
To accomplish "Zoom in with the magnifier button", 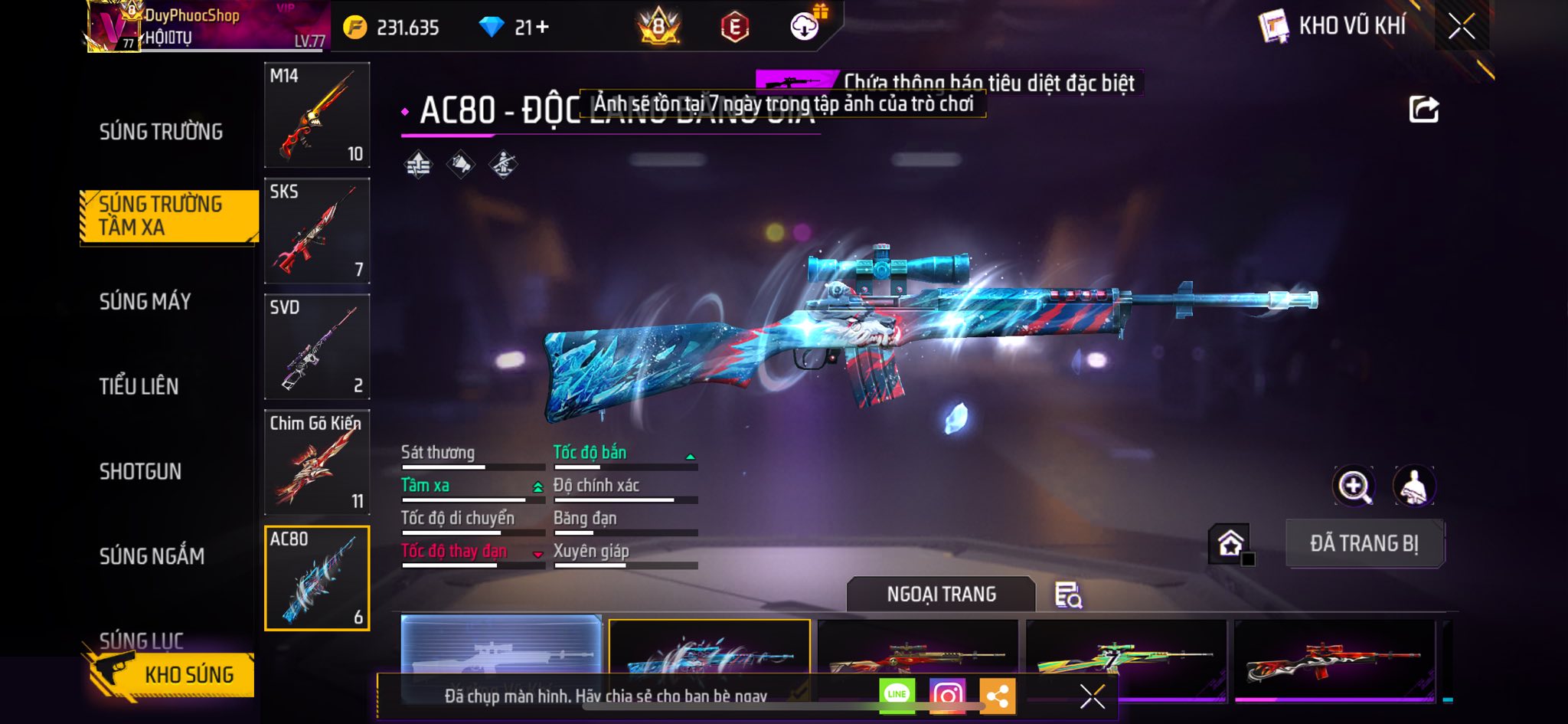I will coord(1354,486).
